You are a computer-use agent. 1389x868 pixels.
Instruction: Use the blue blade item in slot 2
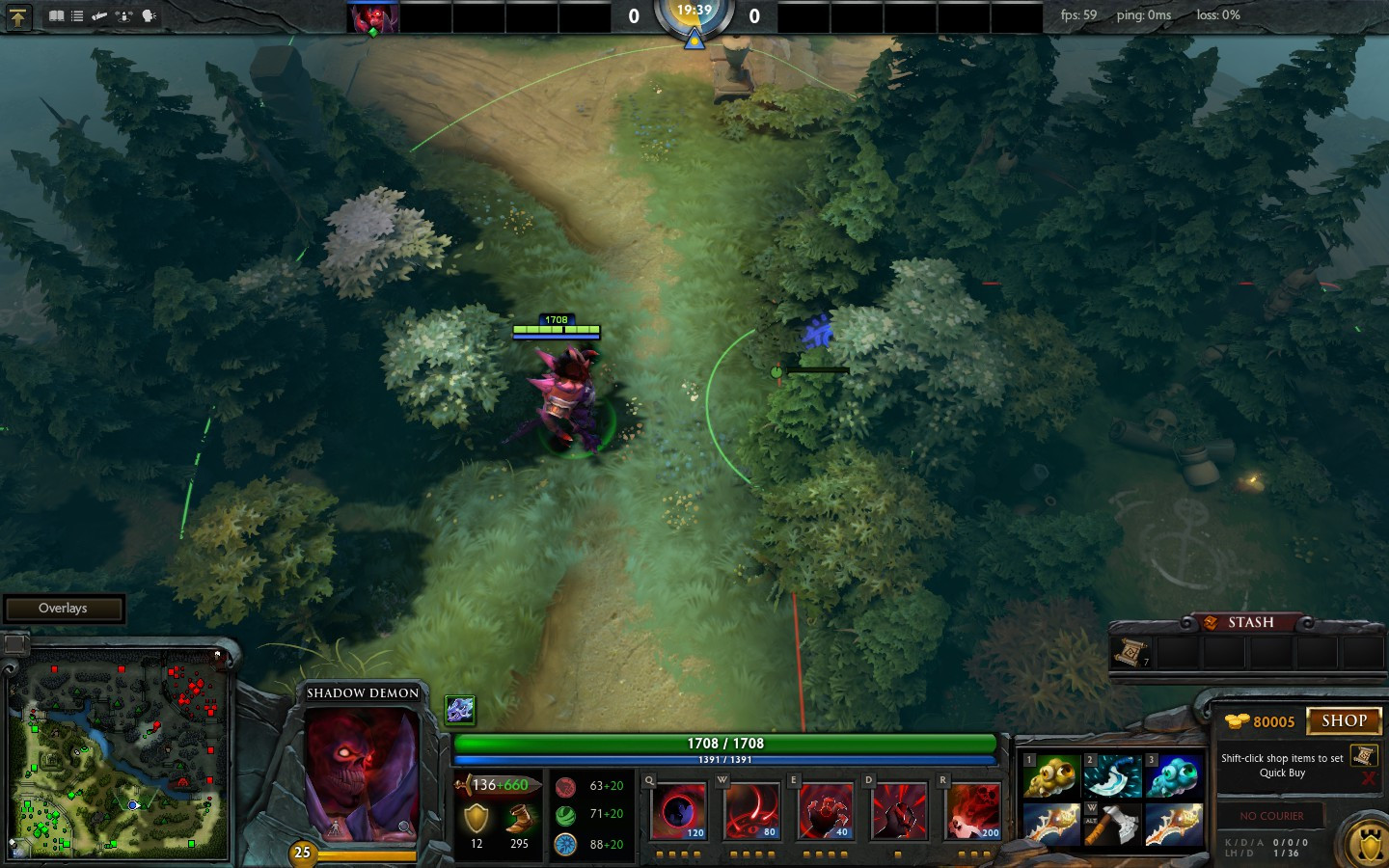(x=1112, y=776)
